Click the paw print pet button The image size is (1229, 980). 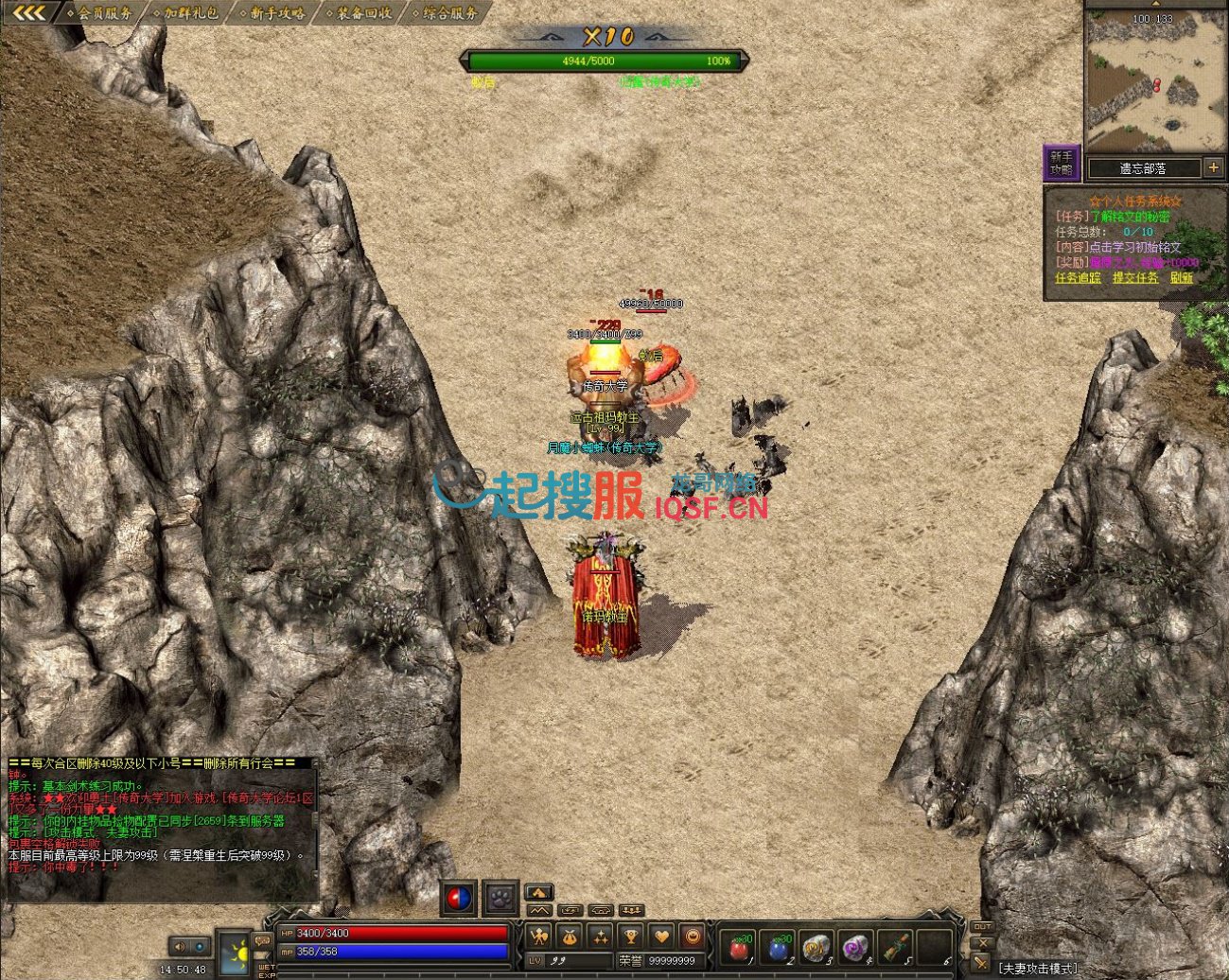pyautogui.click(x=500, y=898)
